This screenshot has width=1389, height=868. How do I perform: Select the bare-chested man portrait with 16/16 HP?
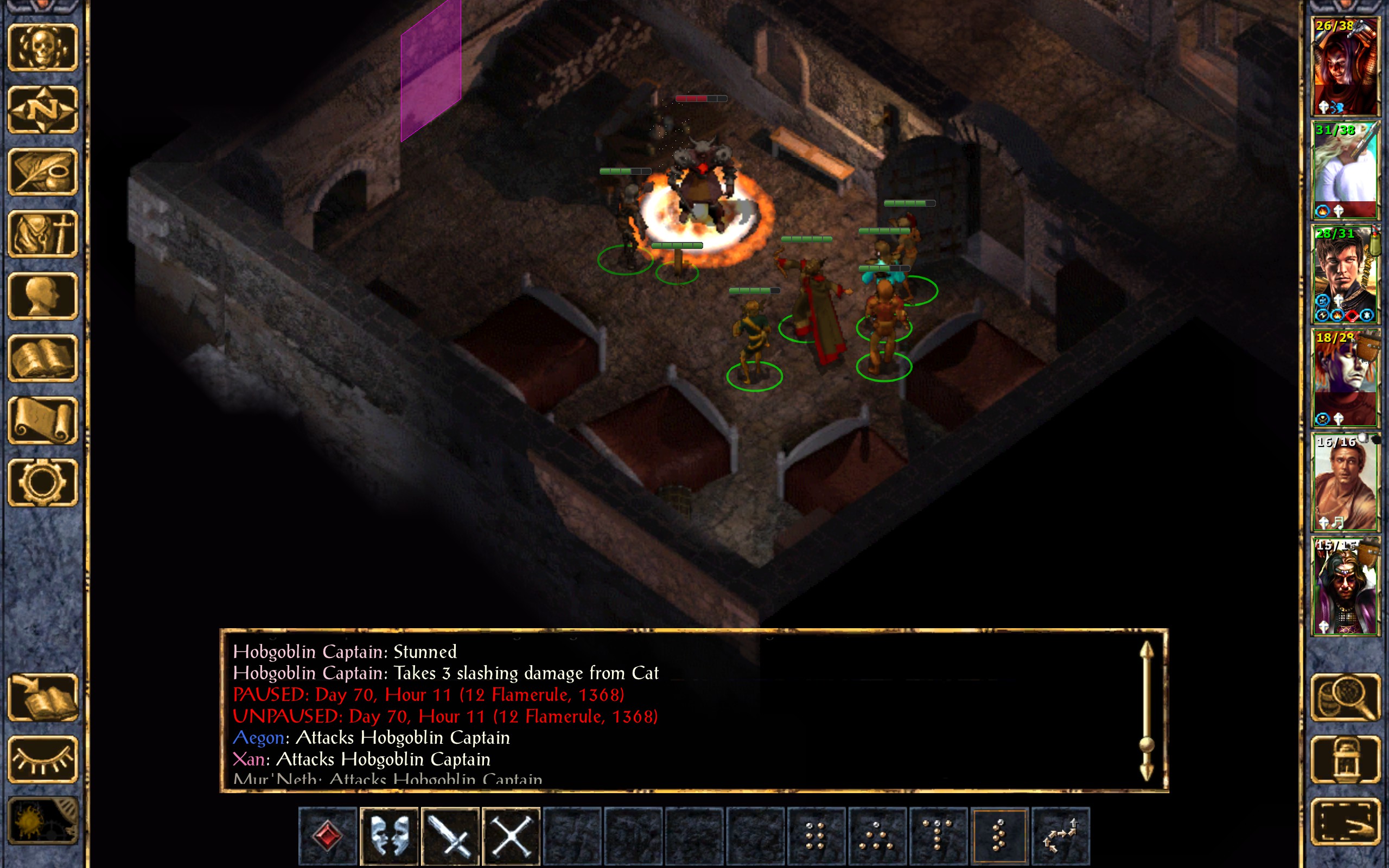click(1345, 482)
